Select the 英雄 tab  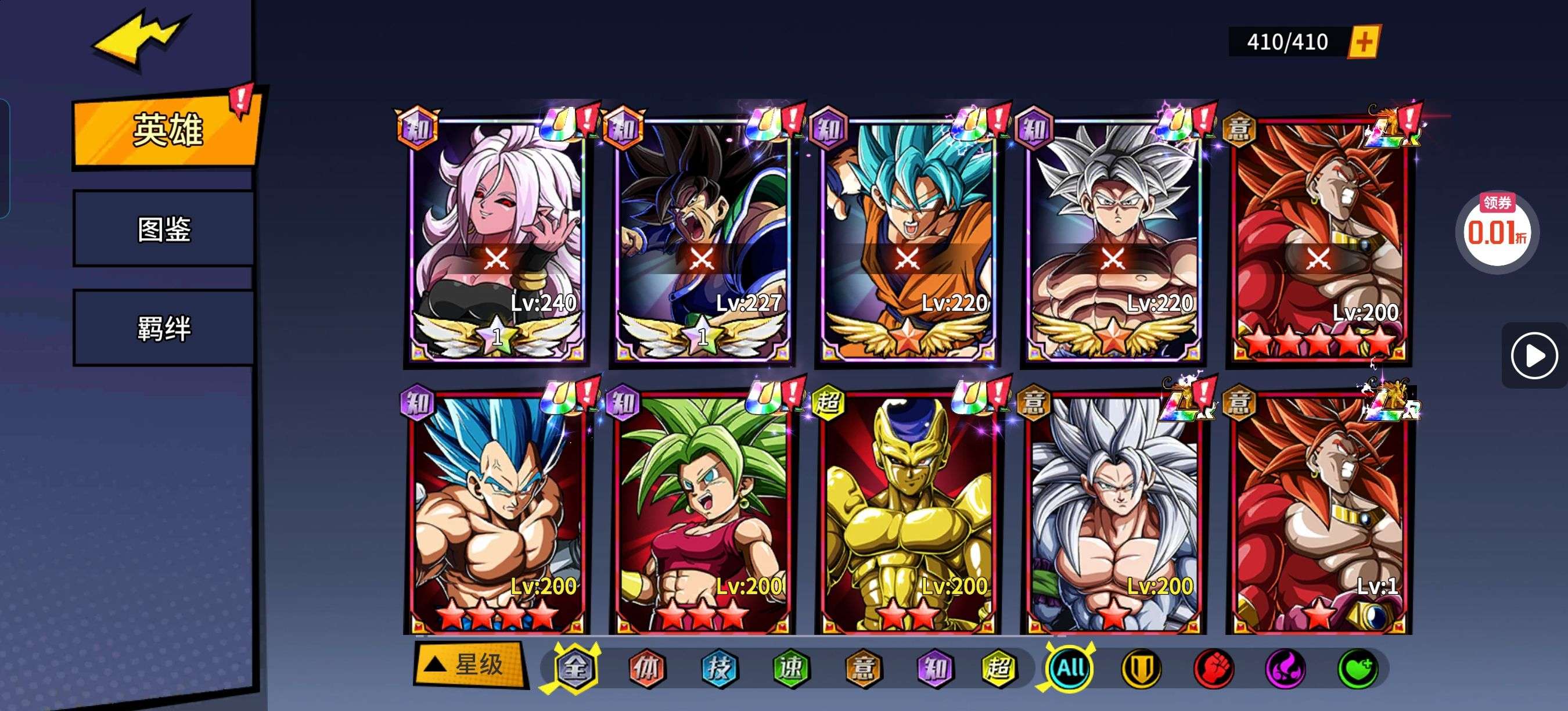point(167,130)
